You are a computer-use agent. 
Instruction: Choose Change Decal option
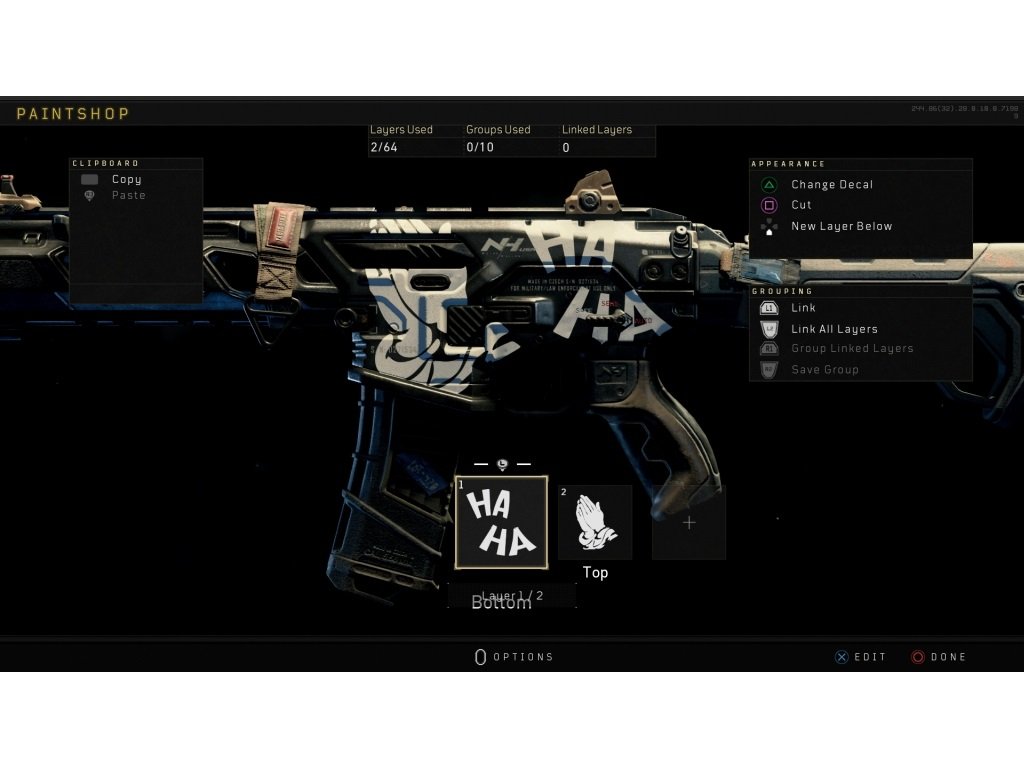tap(831, 185)
